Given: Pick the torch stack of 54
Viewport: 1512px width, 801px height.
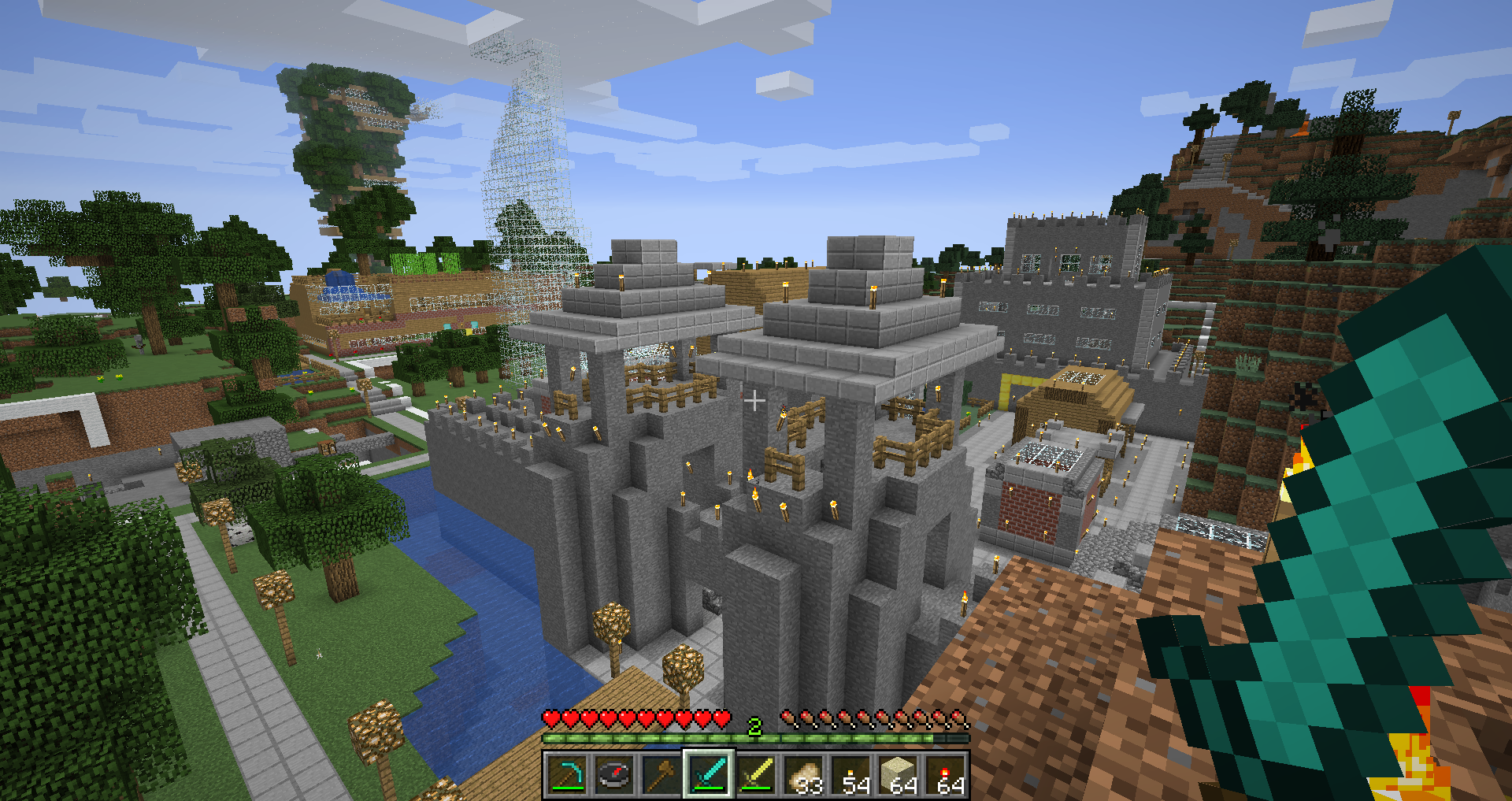Looking at the screenshot, I should click(x=851, y=775).
